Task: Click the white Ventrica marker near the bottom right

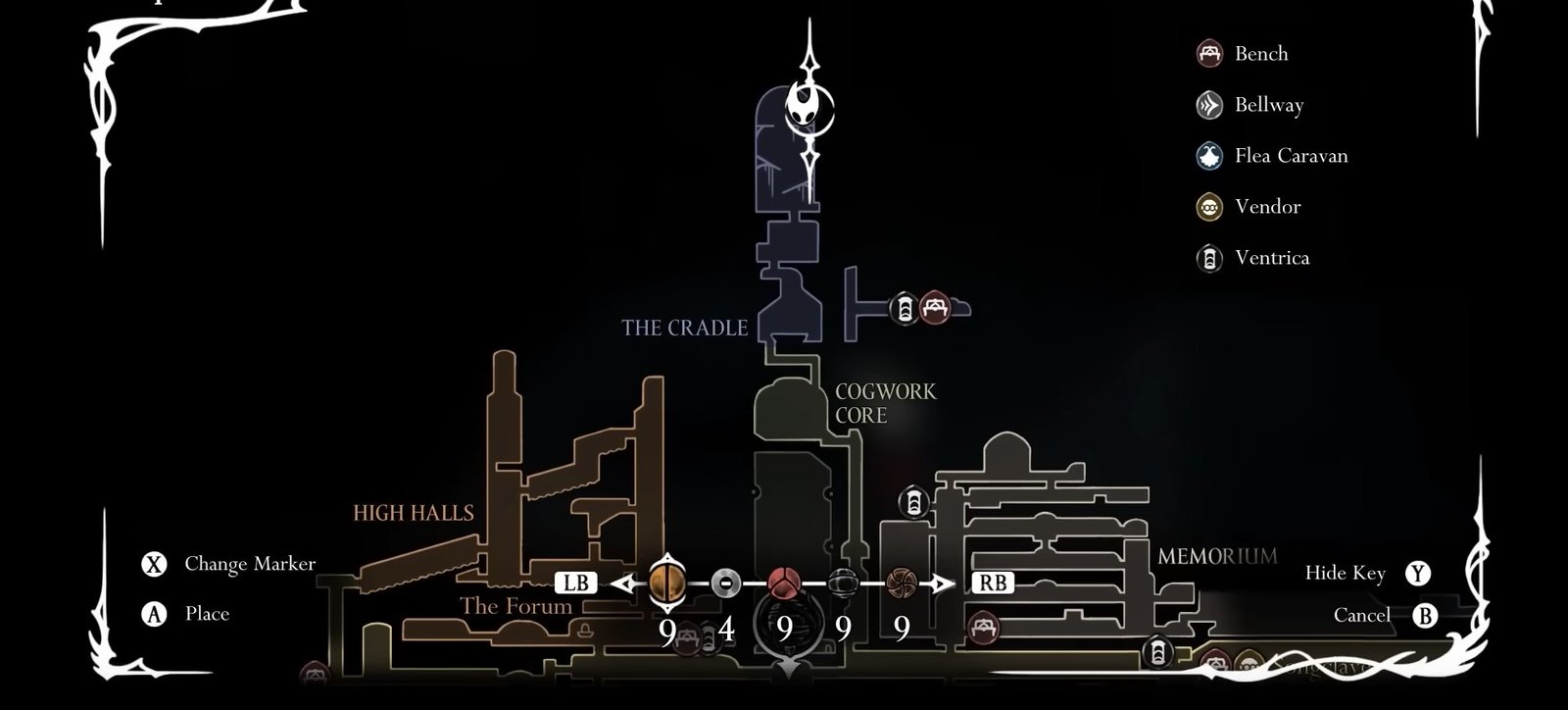Action: pyautogui.click(x=1158, y=649)
